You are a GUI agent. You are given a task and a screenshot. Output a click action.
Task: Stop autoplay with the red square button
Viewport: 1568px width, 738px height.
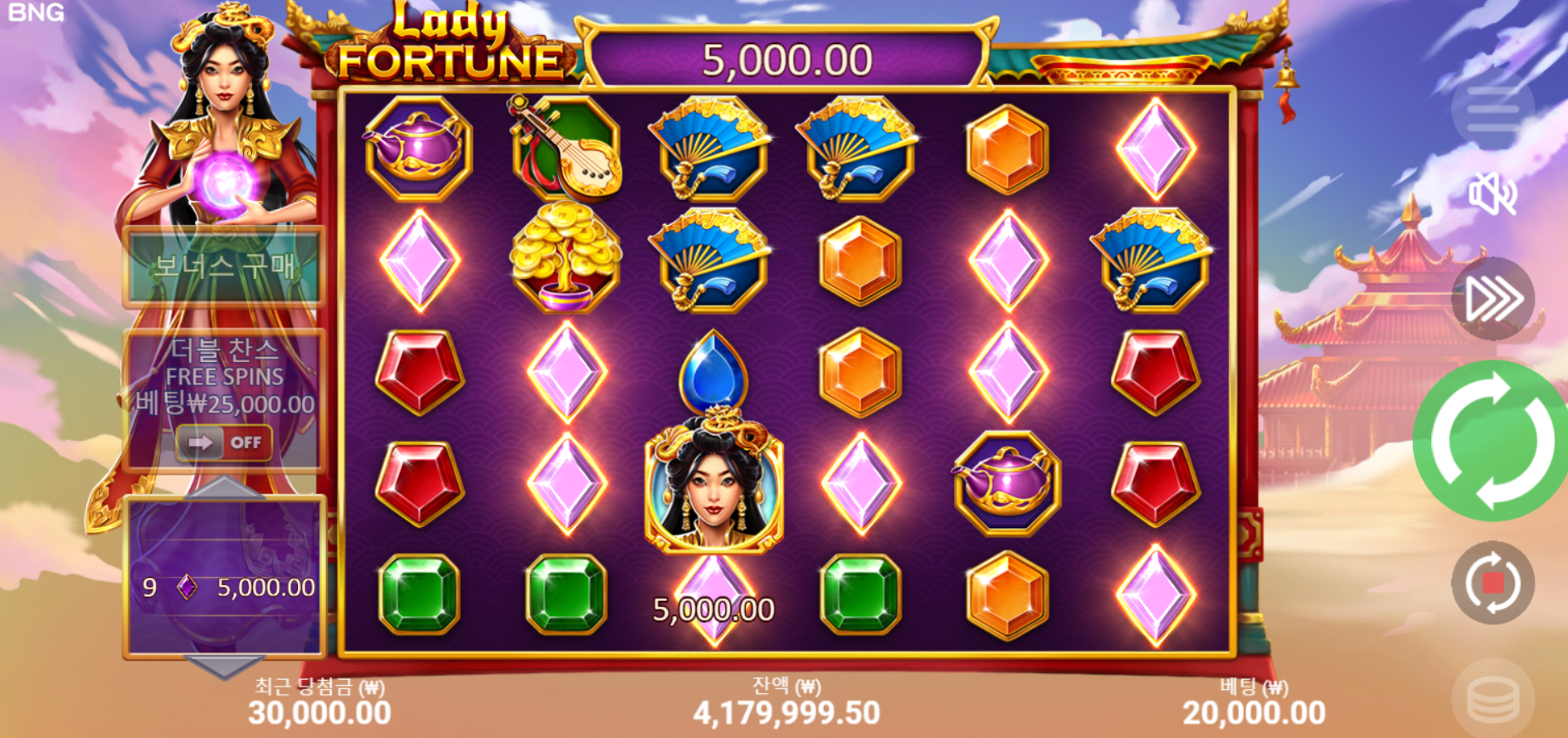click(1493, 583)
